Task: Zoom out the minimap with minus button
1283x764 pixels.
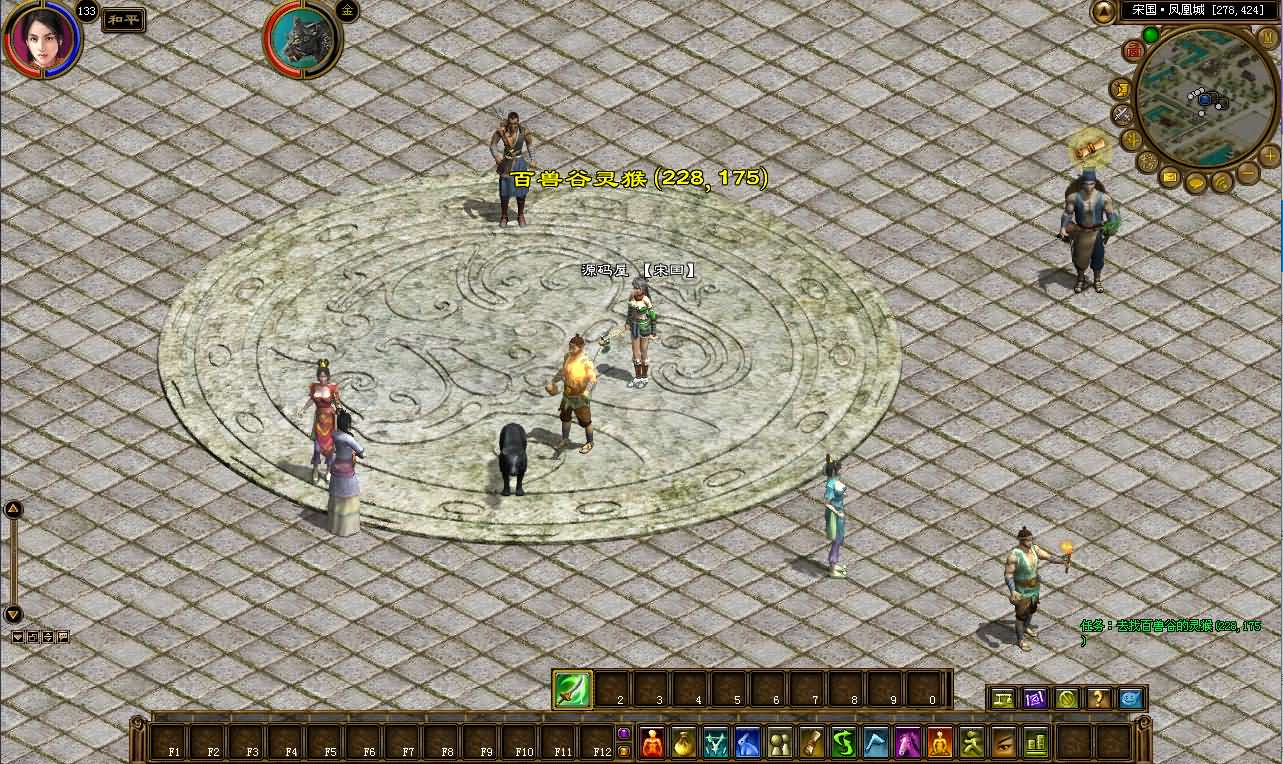Action: [1248, 173]
